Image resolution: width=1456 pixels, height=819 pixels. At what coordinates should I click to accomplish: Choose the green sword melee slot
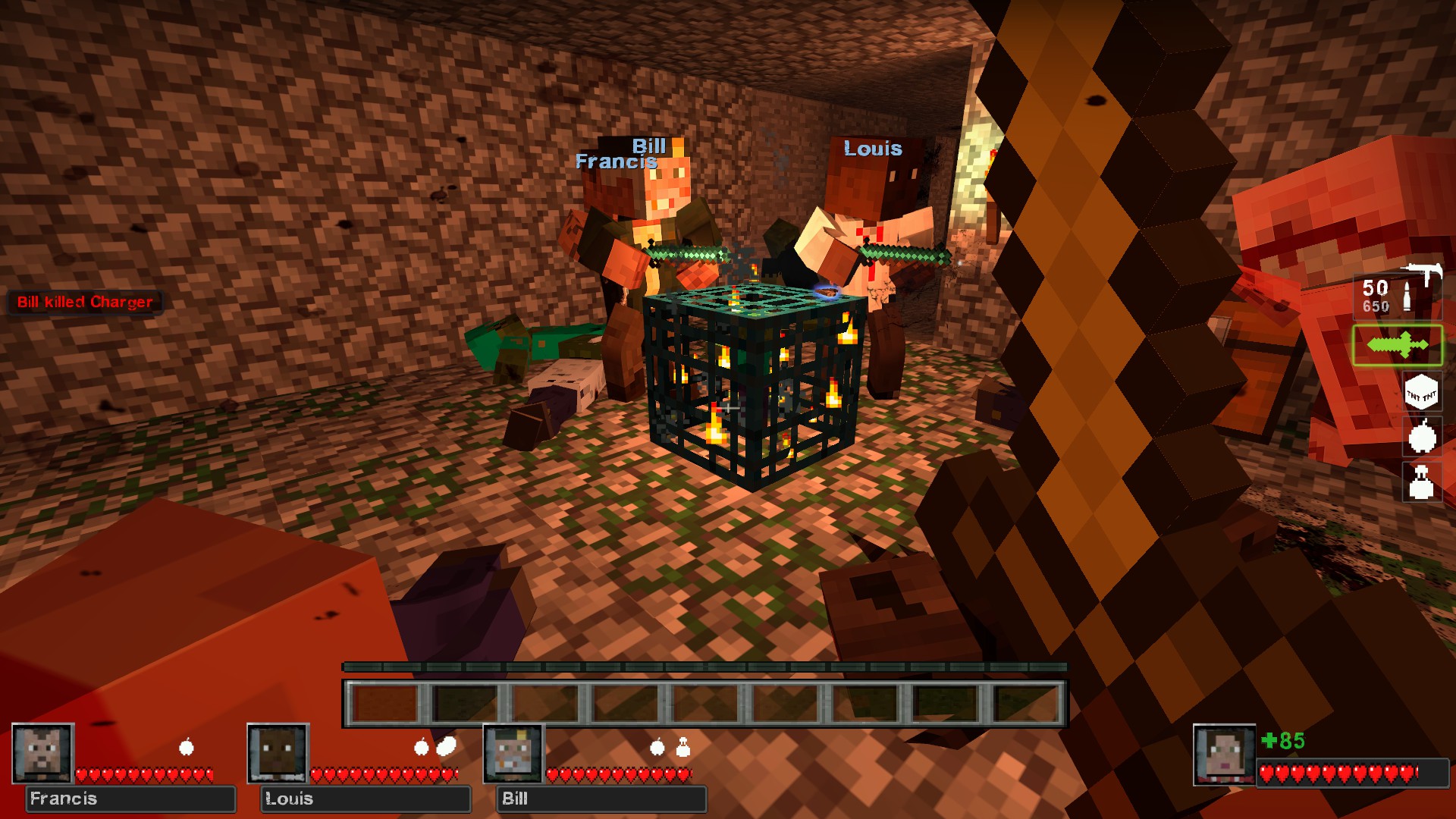[1398, 345]
